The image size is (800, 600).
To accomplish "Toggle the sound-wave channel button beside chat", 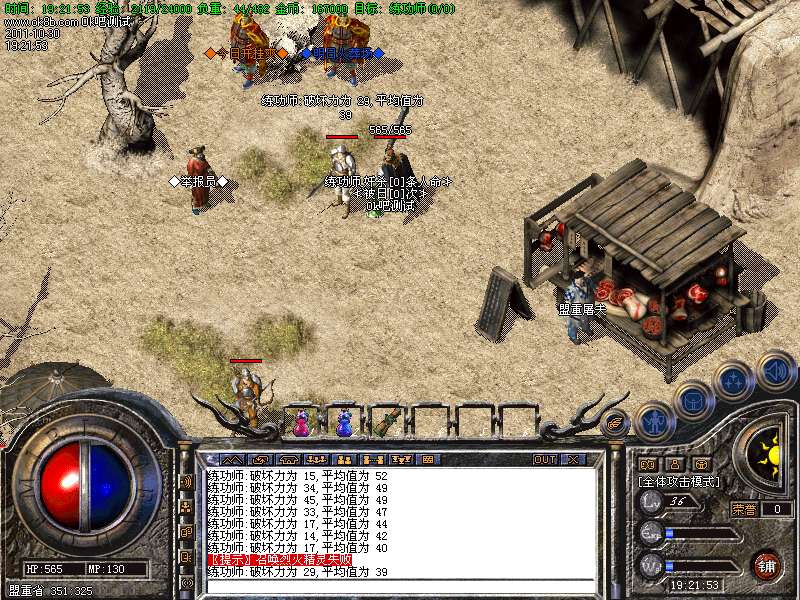I will click(186, 481).
